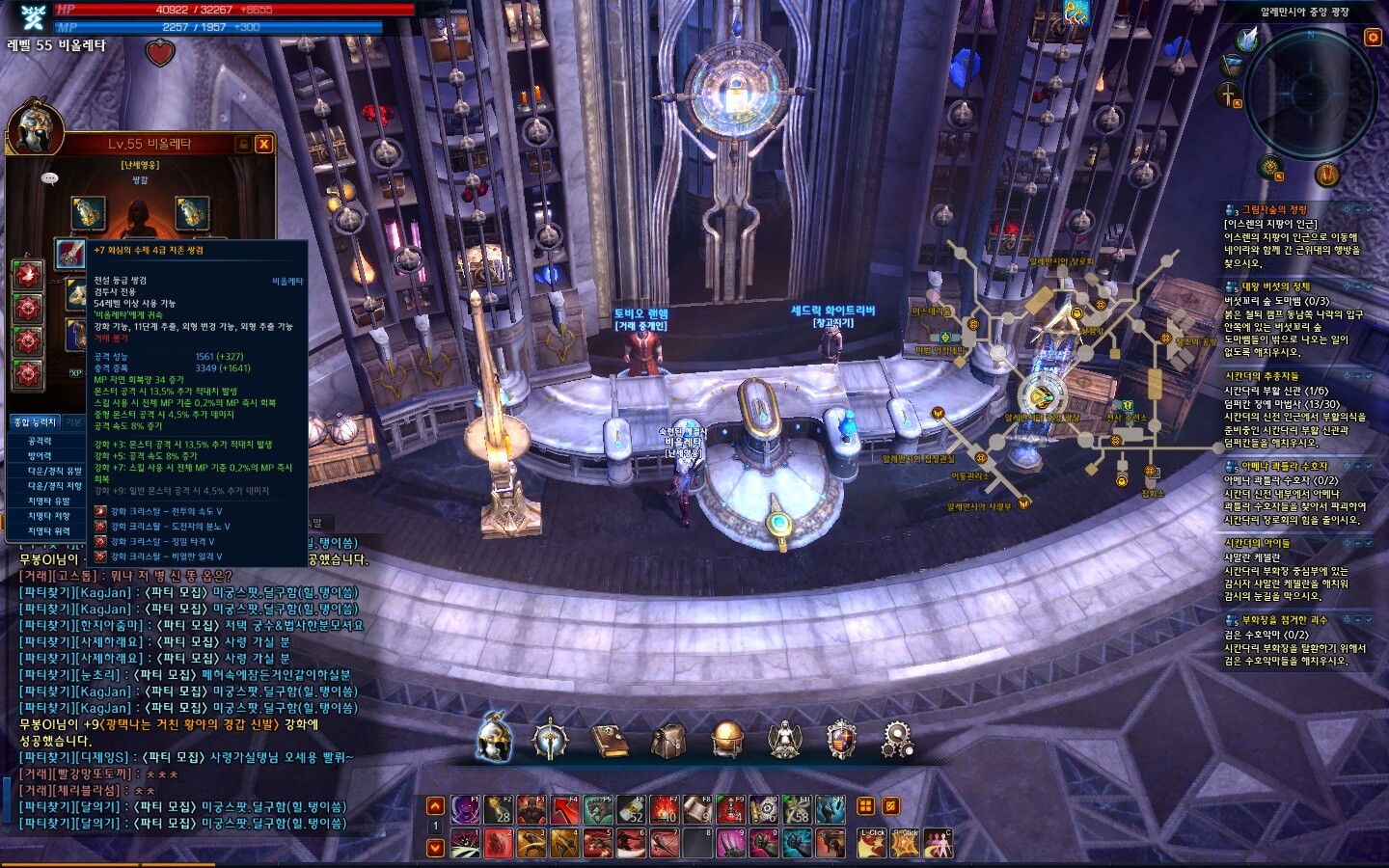Select the 그림자숲의 정령 quest tracker entry

(x=1273, y=209)
